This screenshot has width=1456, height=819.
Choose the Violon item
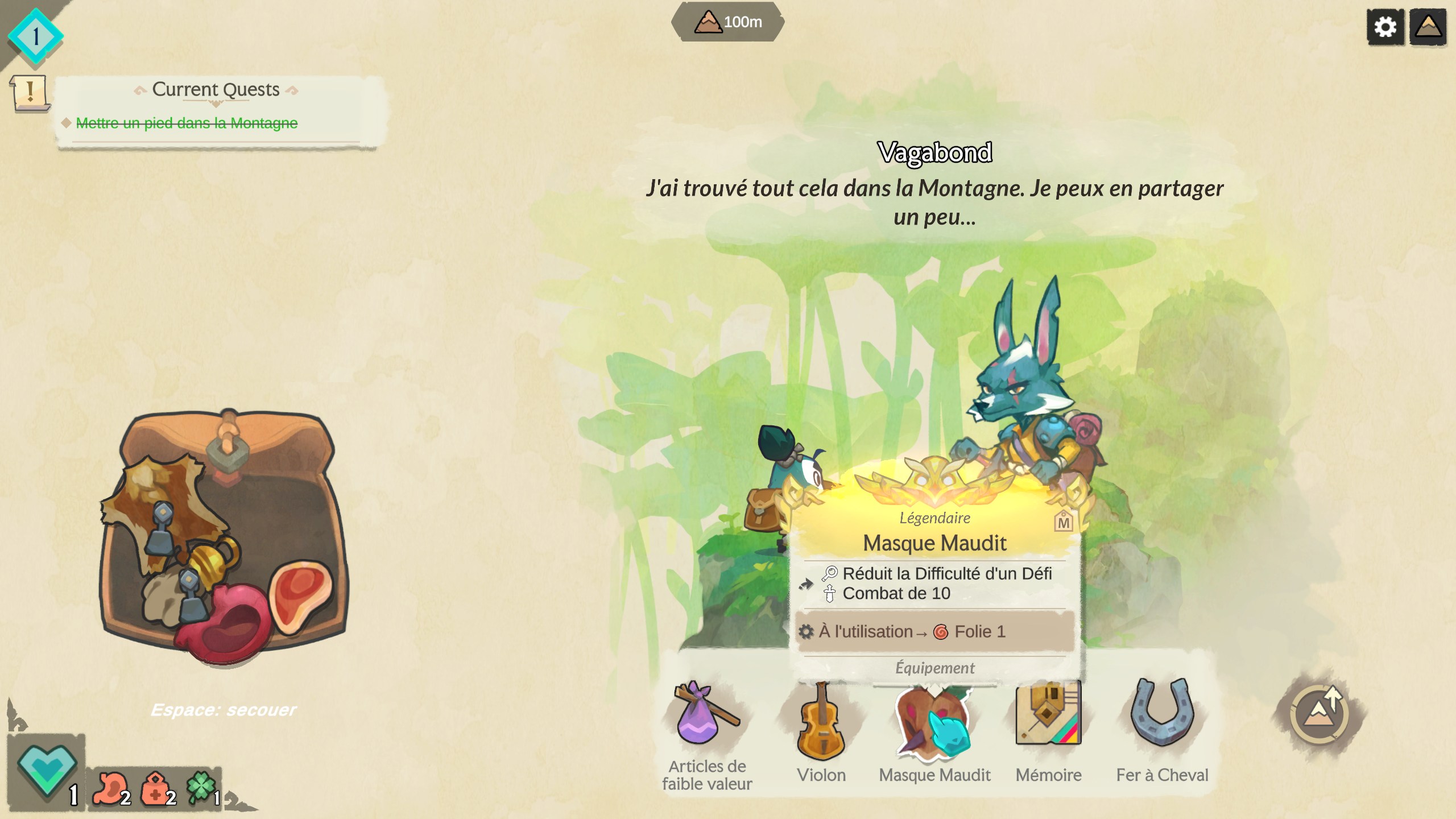point(821,722)
